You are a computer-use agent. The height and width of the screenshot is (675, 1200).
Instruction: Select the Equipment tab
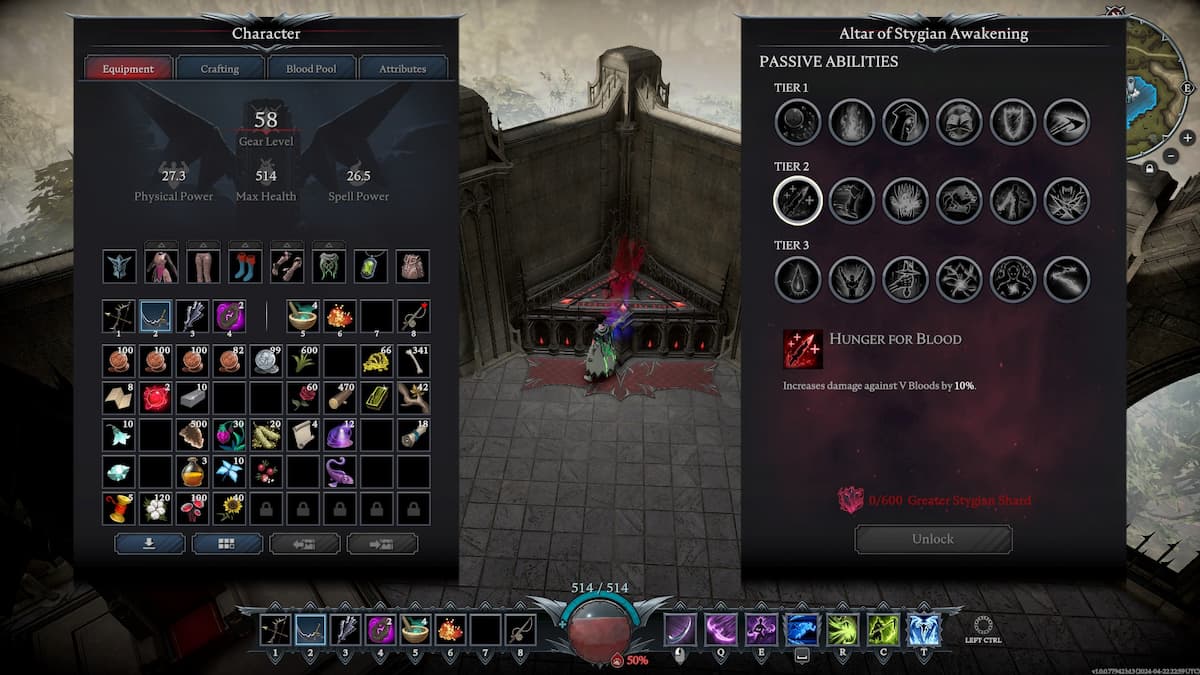coord(128,69)
